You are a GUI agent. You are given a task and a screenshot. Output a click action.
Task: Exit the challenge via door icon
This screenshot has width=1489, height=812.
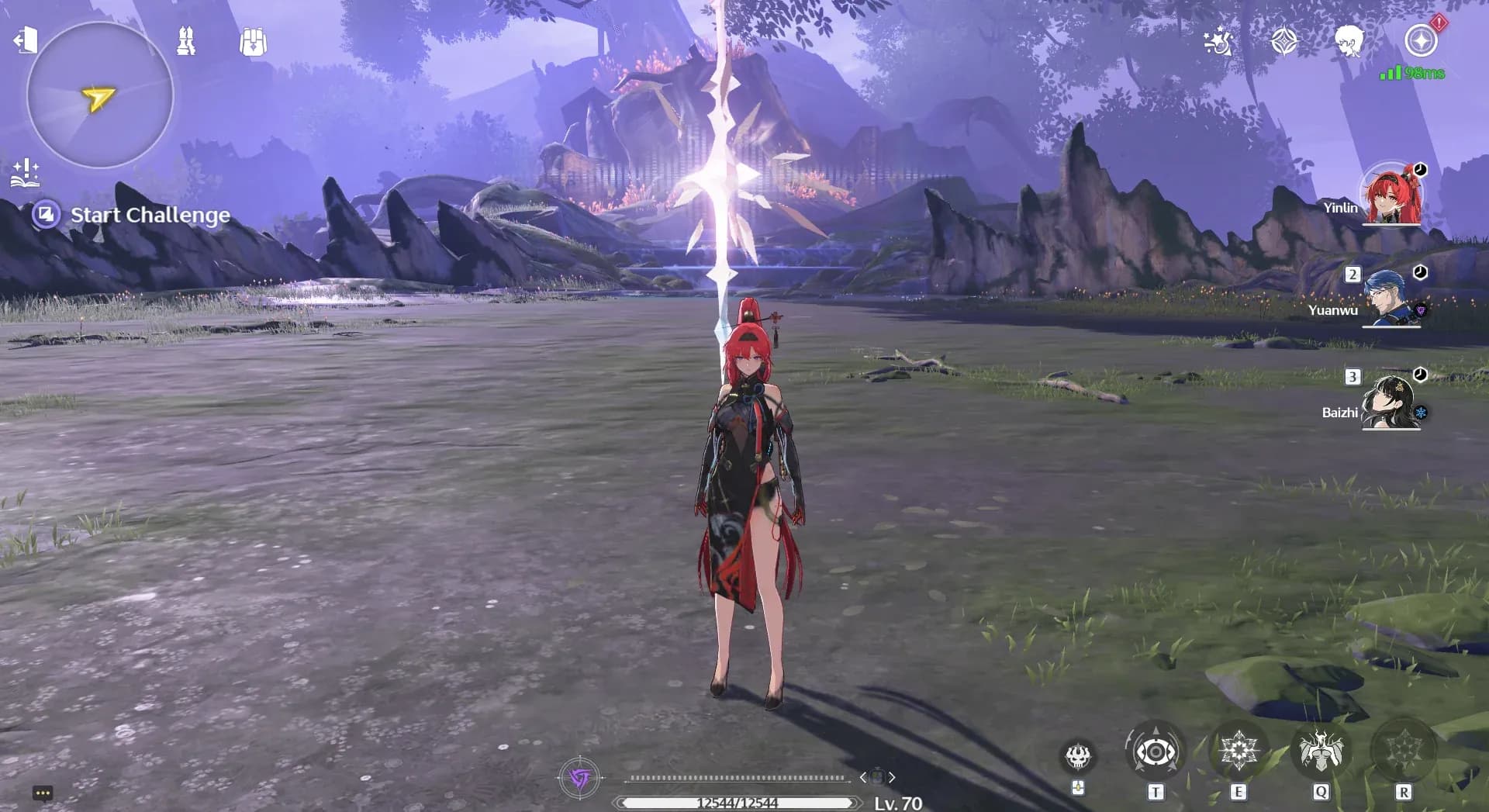[x=26, y=40]
